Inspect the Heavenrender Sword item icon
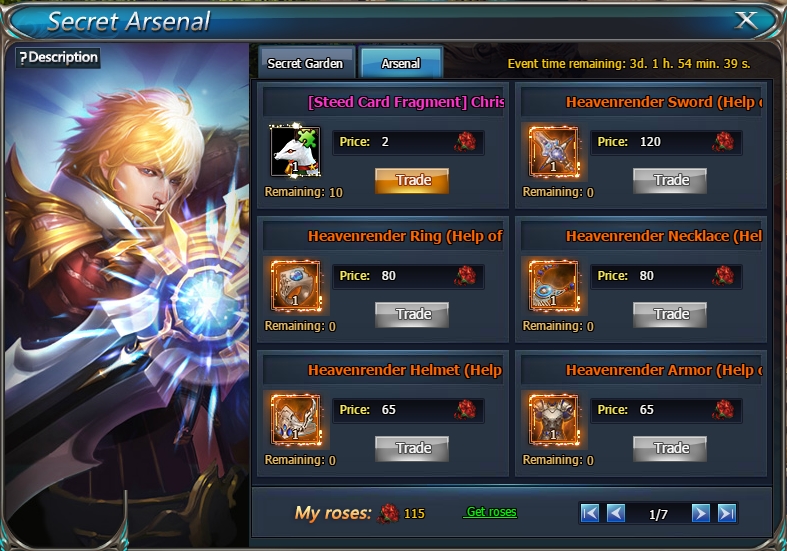The width and height of the screenshot is (787, 551). click(x=554, y=151)
